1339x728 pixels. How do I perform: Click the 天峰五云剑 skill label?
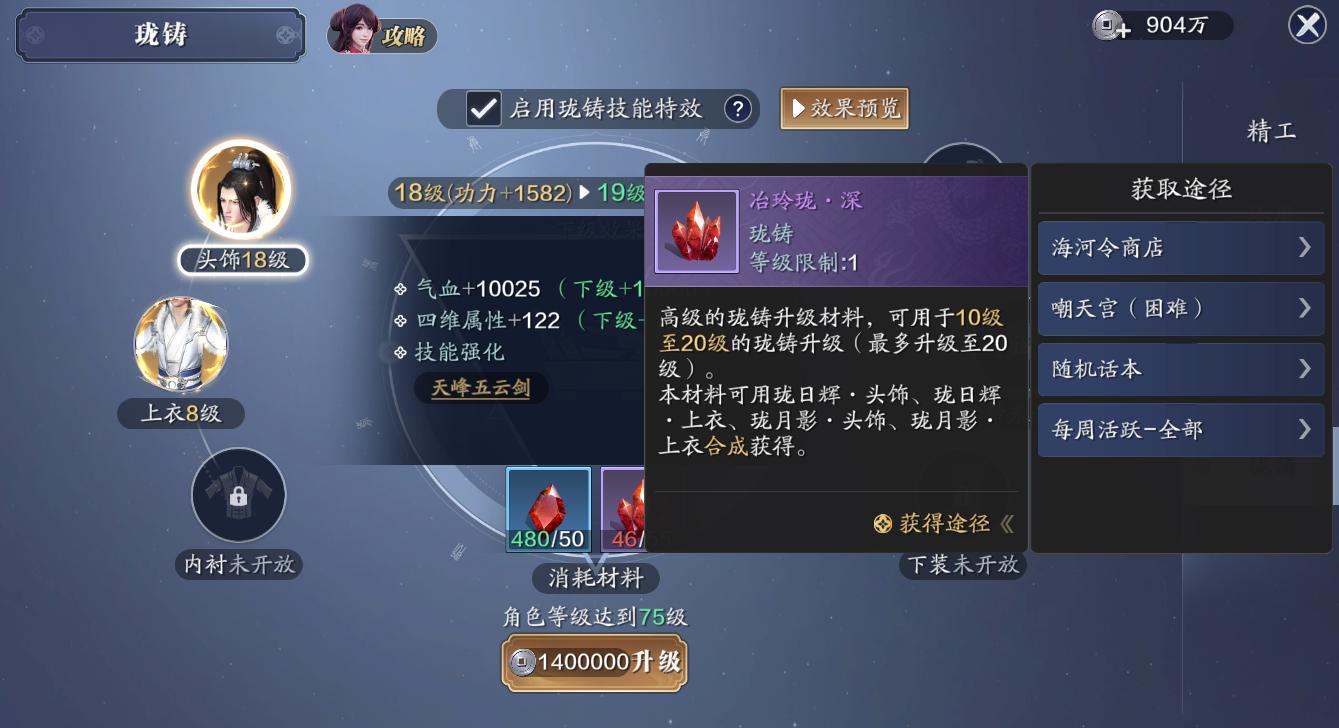click(480, 387)
